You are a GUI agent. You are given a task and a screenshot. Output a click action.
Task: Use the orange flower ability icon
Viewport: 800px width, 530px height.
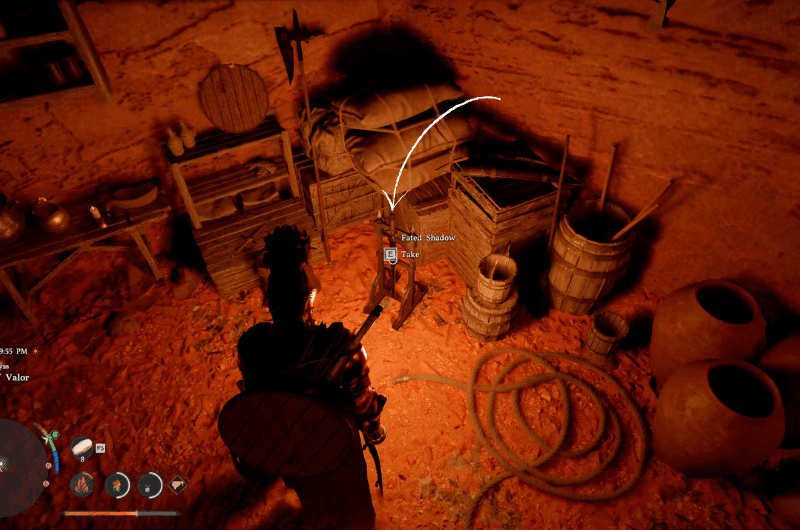pos(117,485)
